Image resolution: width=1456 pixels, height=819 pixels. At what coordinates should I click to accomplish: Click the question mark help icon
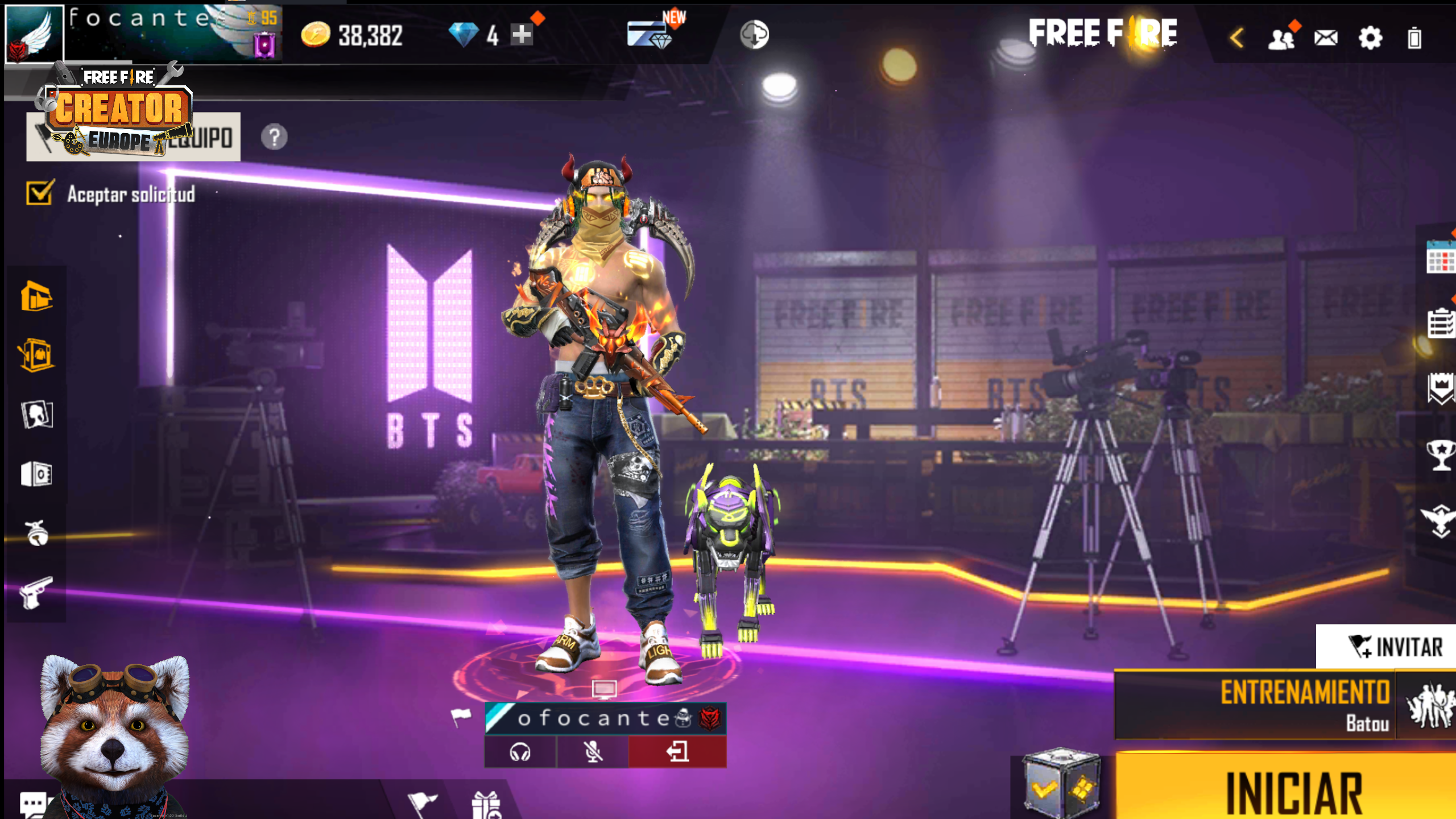274,137
